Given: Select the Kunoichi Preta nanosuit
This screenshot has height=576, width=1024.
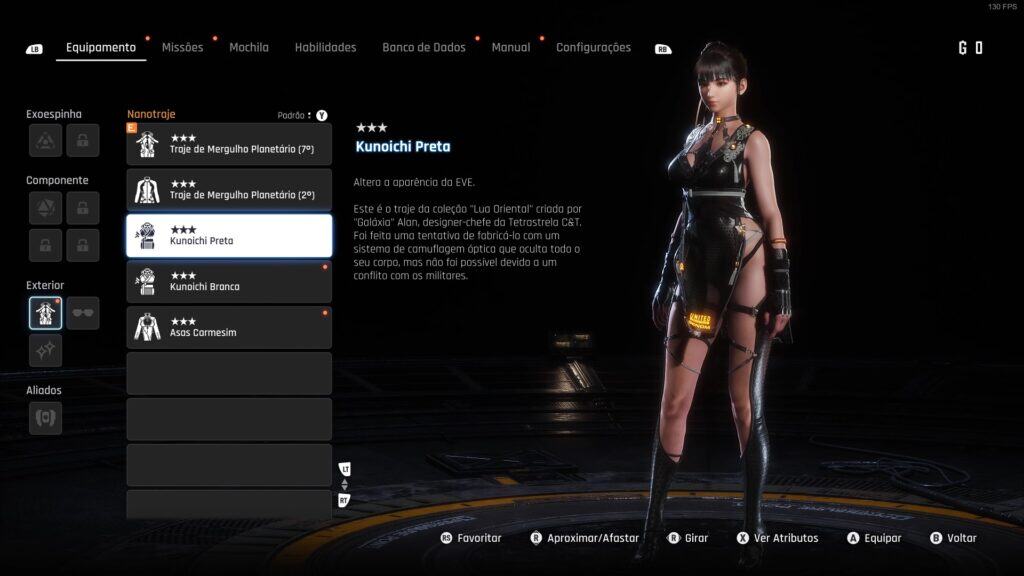Looking at the screenshot, I should pyautogui.click(x=229, y=236).
